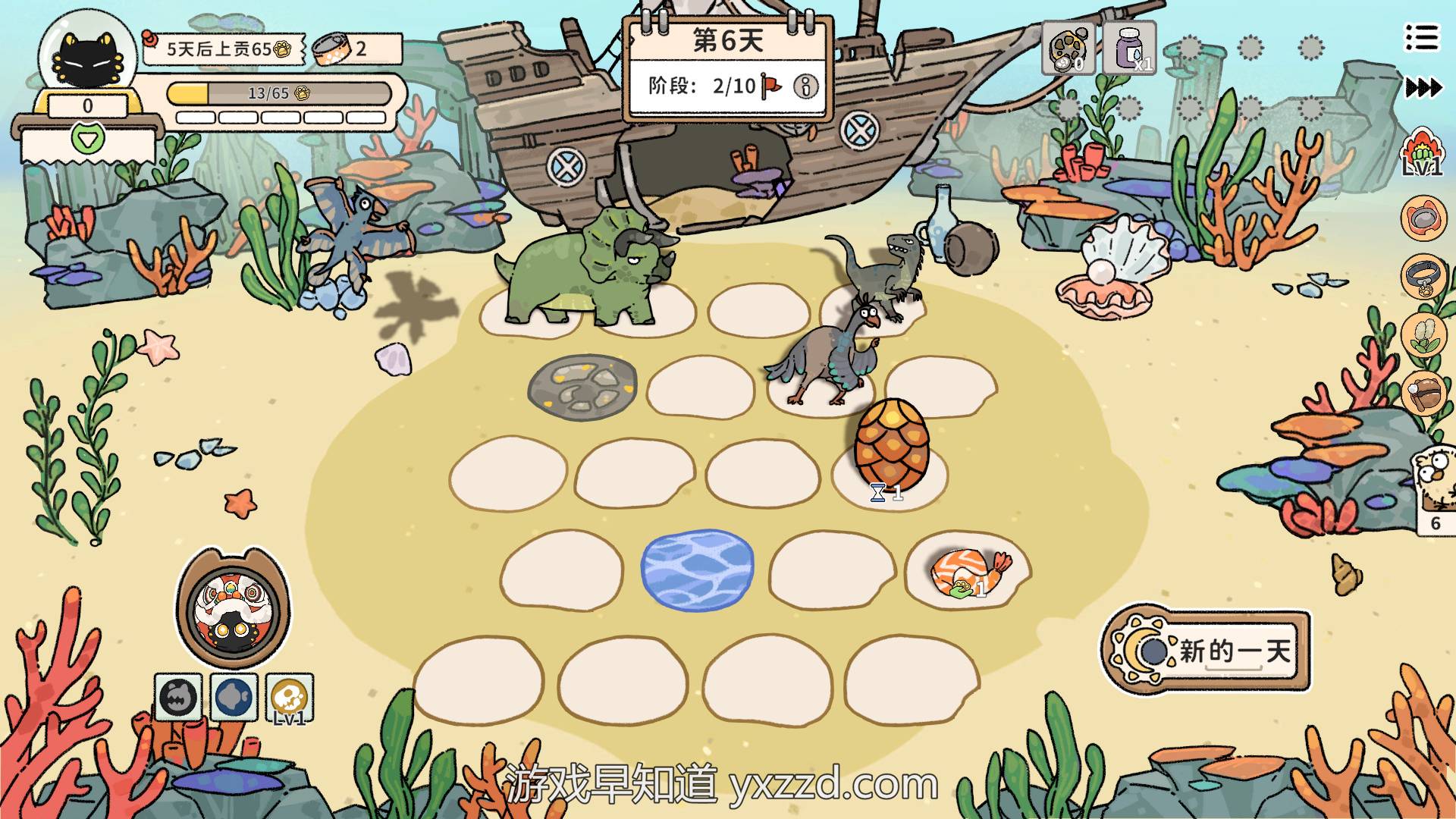1456x819 pixels.
Task: Select the purple potion bottle slot
Action: coord(1129,48)
